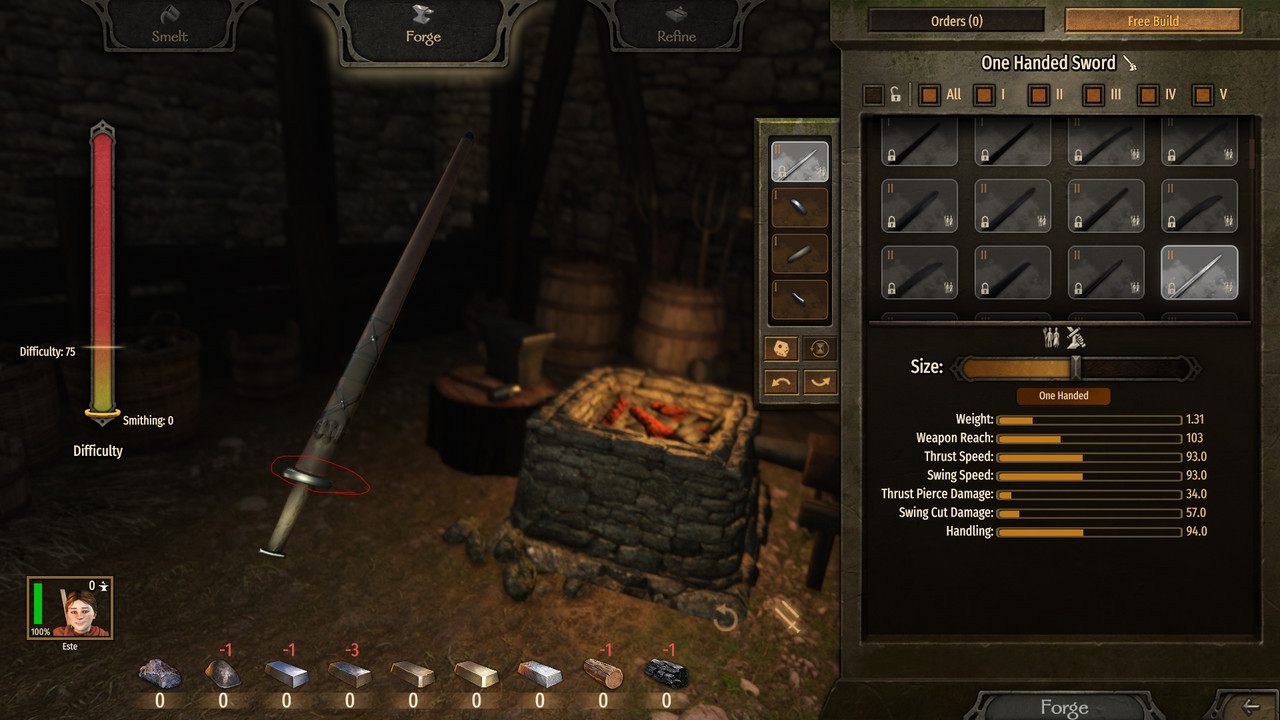Toggle the All tiers filter checkbox
1280x720 pixels.
[x=930, y=95]
